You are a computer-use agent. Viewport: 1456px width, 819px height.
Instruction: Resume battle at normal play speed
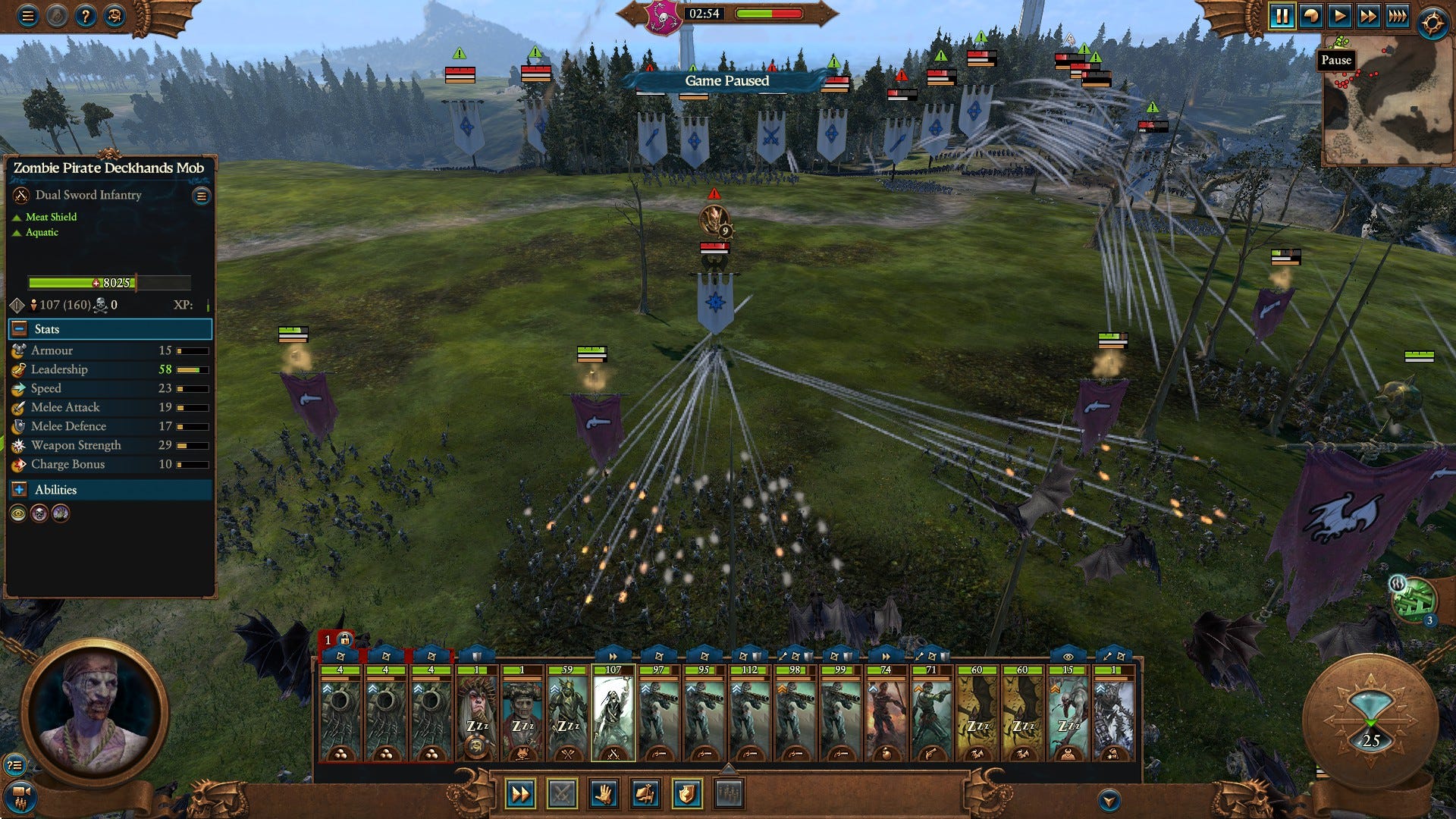[x=1339, y=16]
